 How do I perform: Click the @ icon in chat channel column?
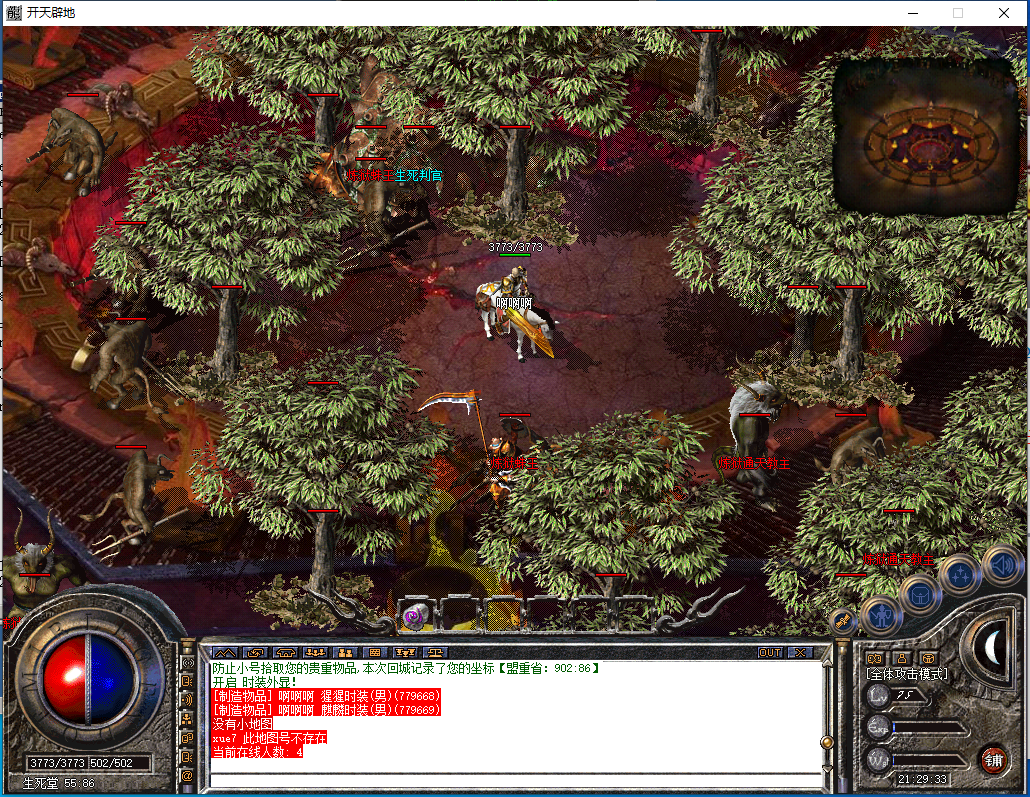(x=187, y=775)
